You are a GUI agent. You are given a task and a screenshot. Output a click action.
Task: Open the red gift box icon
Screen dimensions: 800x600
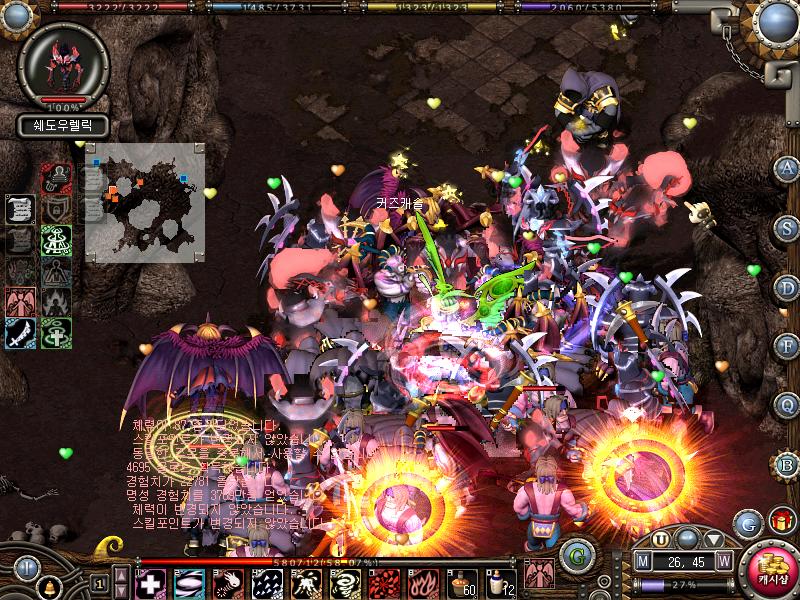pos(780,521)
